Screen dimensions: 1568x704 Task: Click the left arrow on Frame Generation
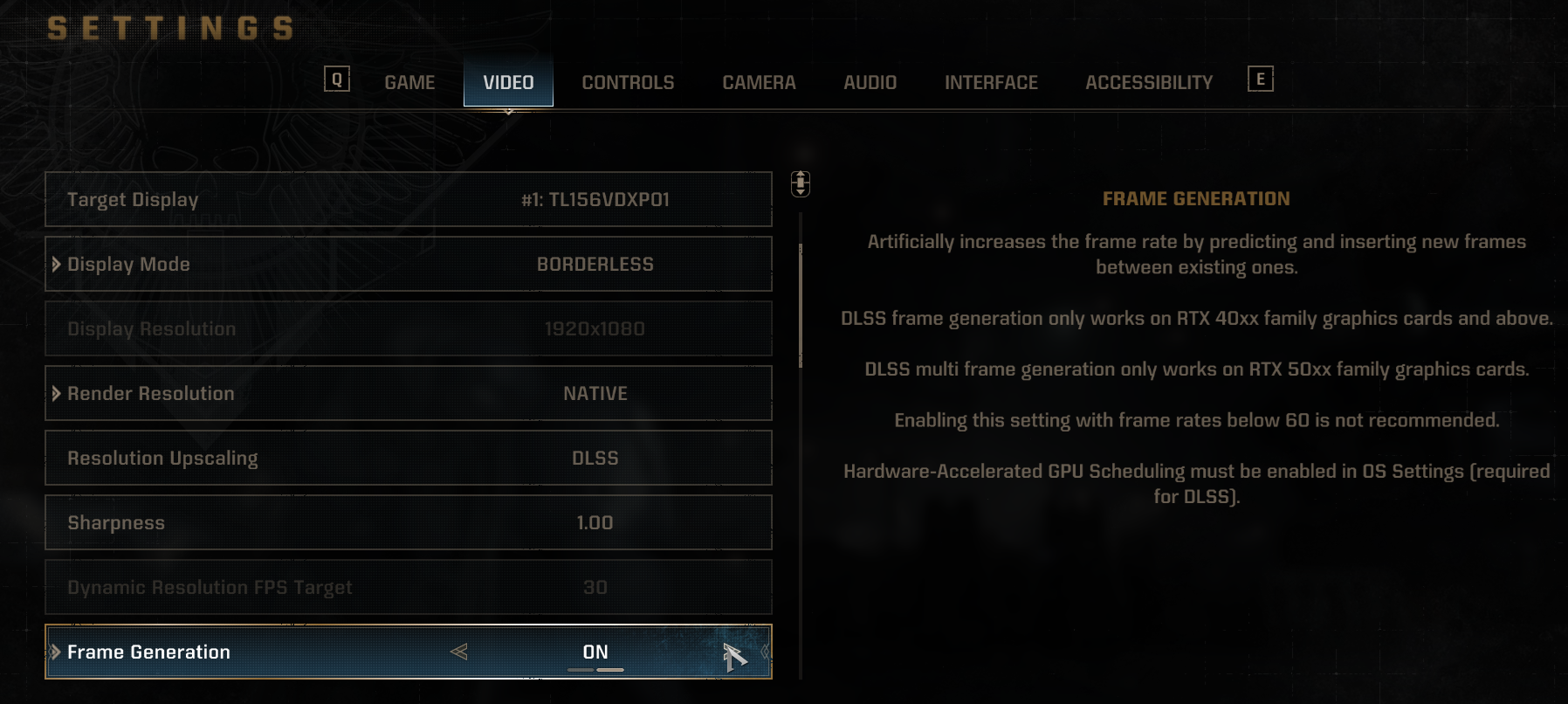pyautogui.click(x=459, y=652)
